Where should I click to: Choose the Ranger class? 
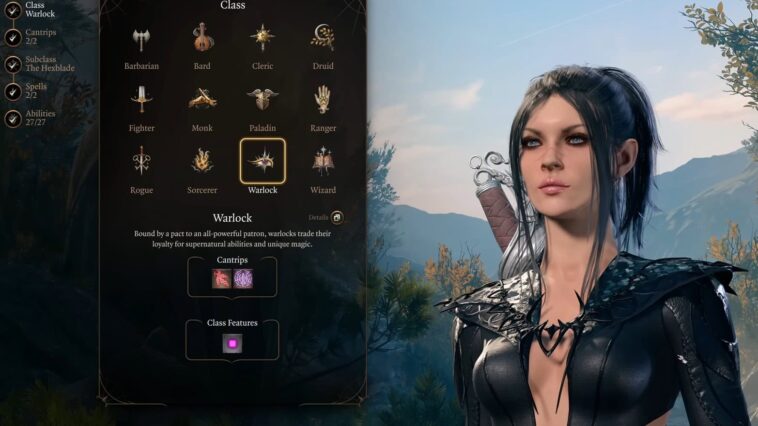coord(322,100)
